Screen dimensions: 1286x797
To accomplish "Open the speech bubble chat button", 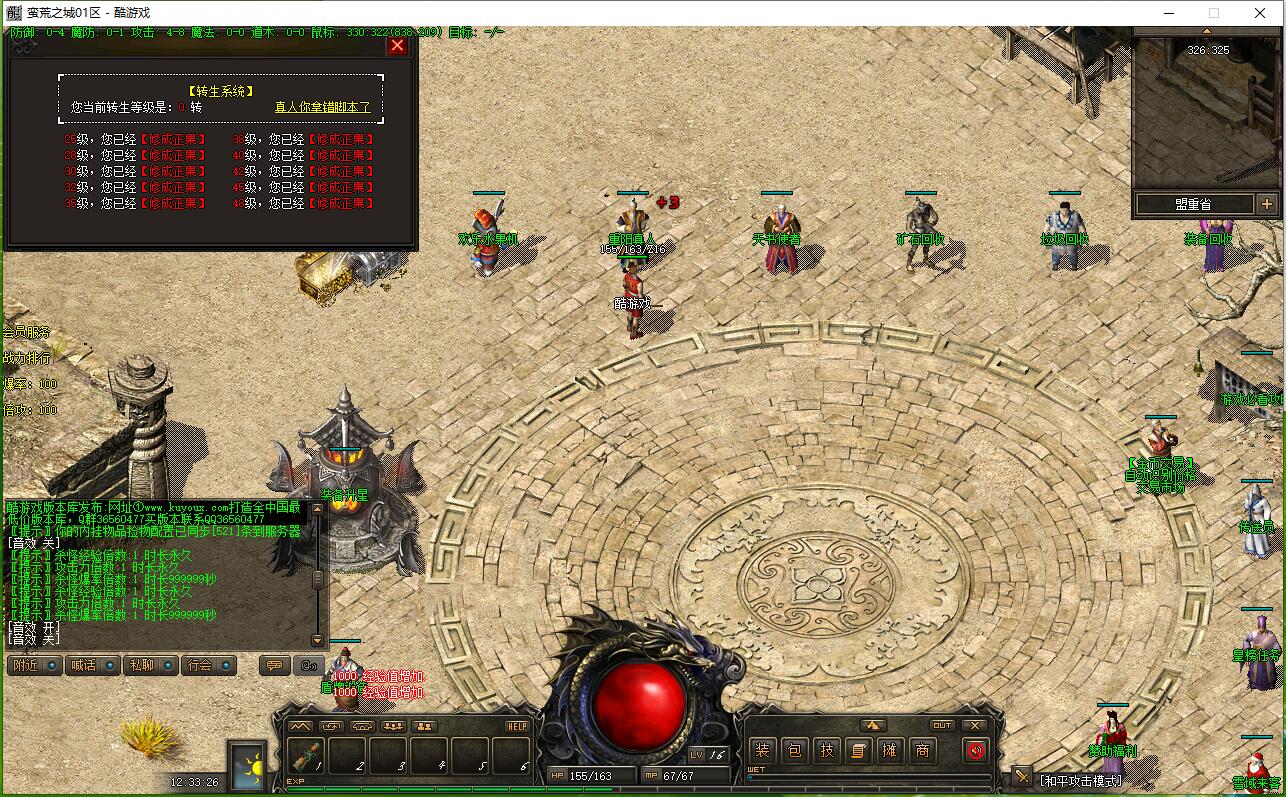I will 273,665.
